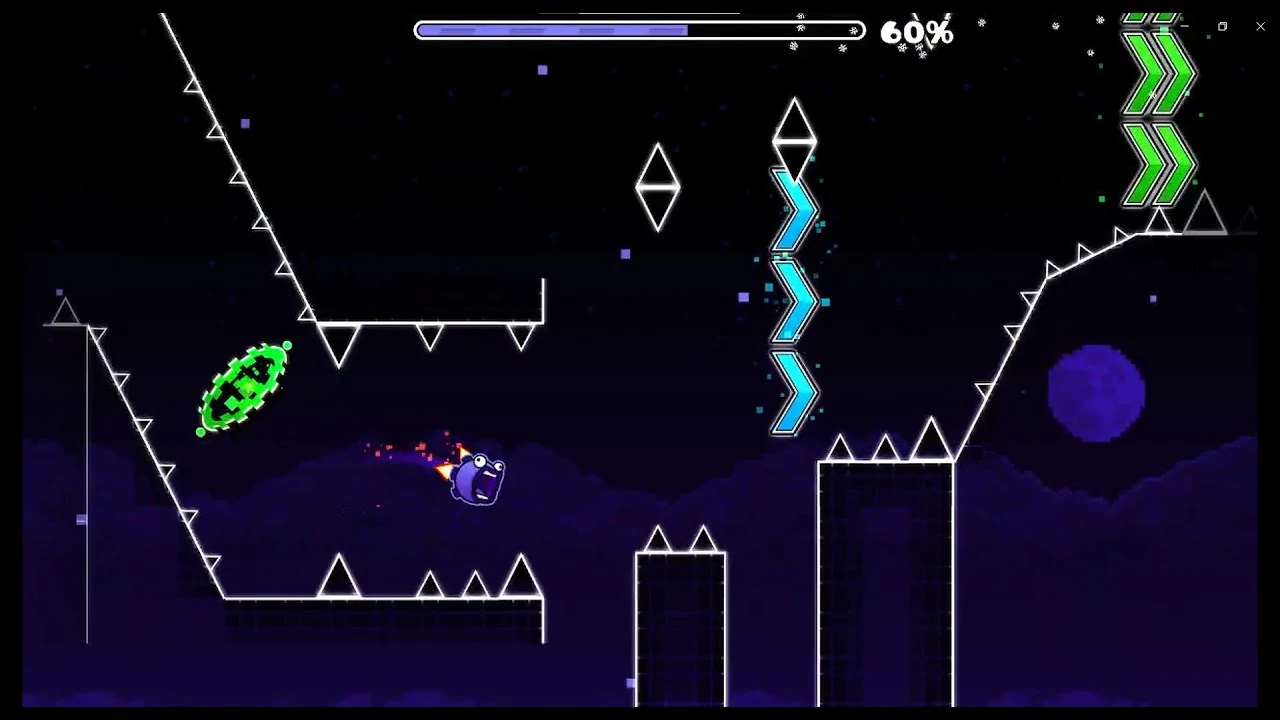Screen dimensions: 1280x720
Task: Click the 60% completion label
Action: click(x=915, y=34)
